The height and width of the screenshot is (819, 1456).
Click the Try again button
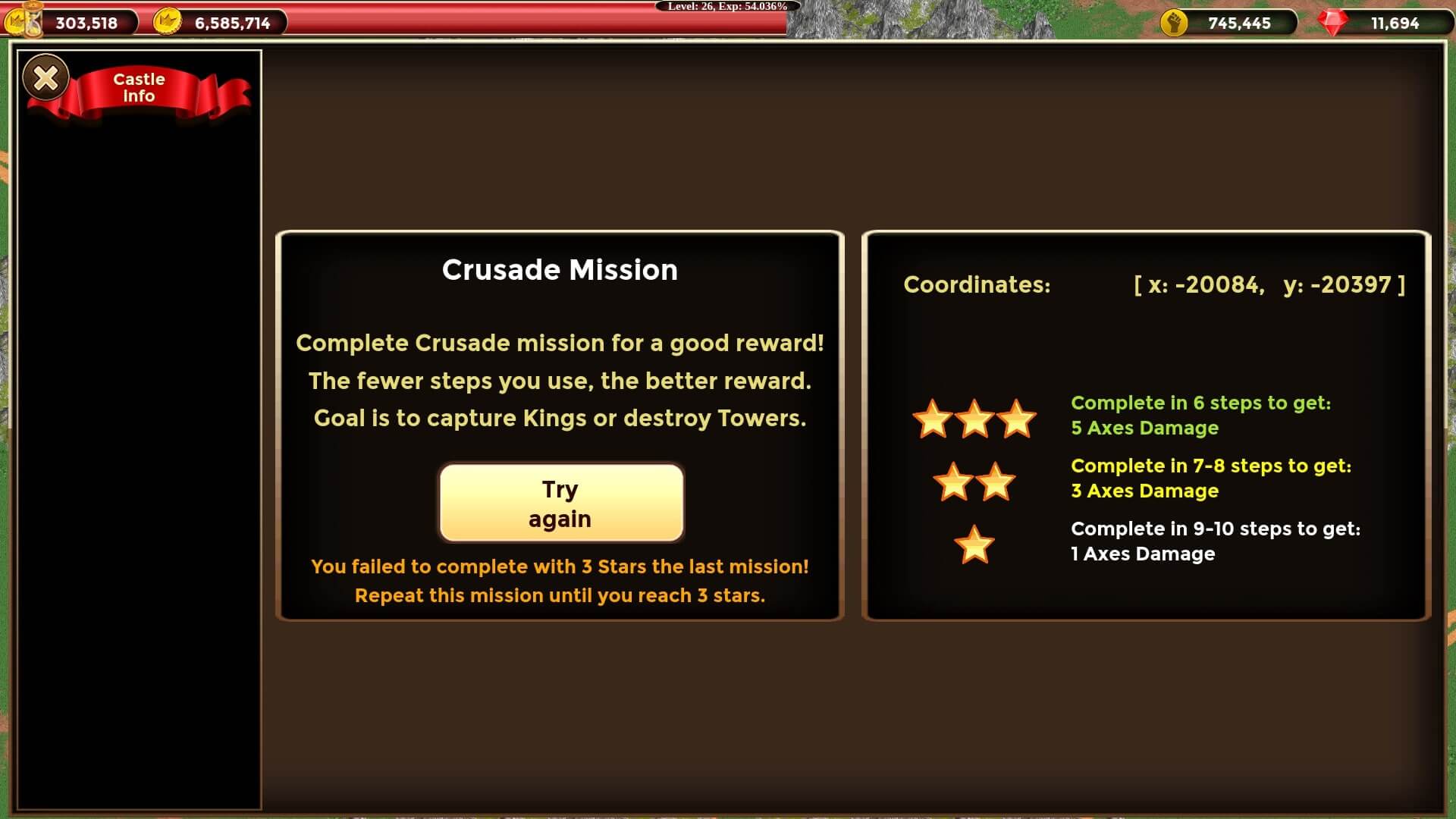561,503
